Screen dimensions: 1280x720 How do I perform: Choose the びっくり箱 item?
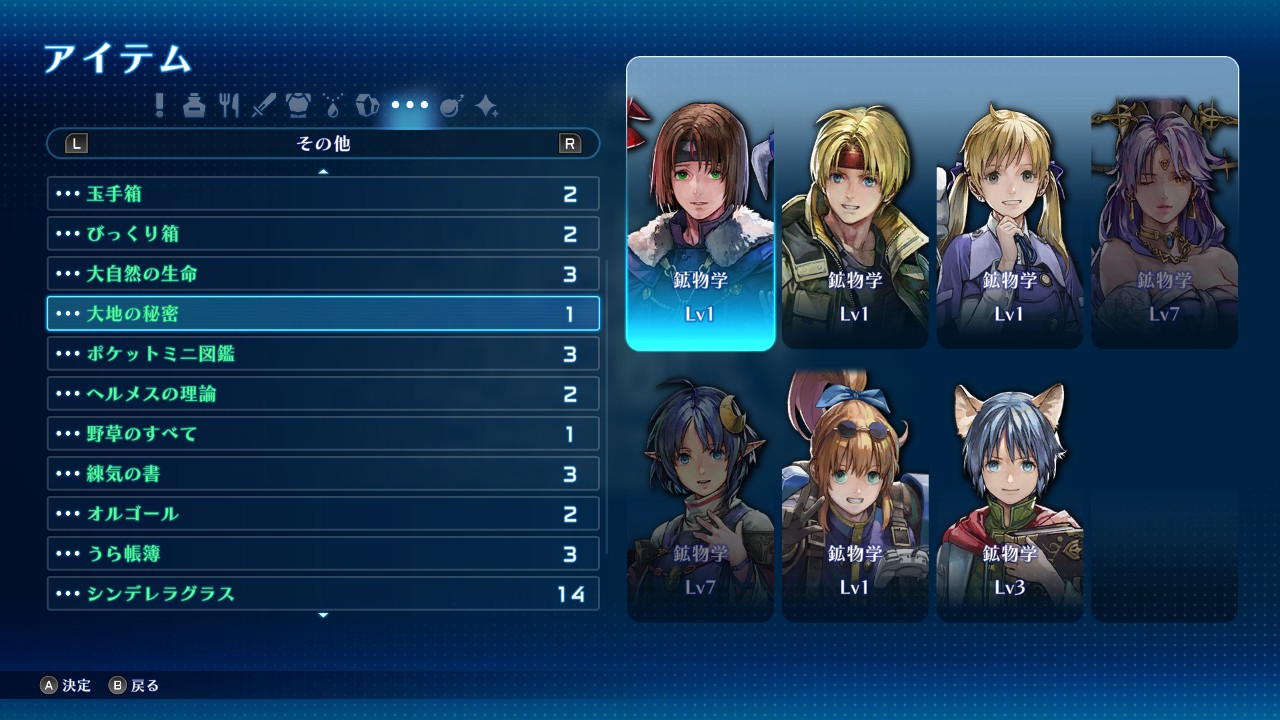point(323,234)
